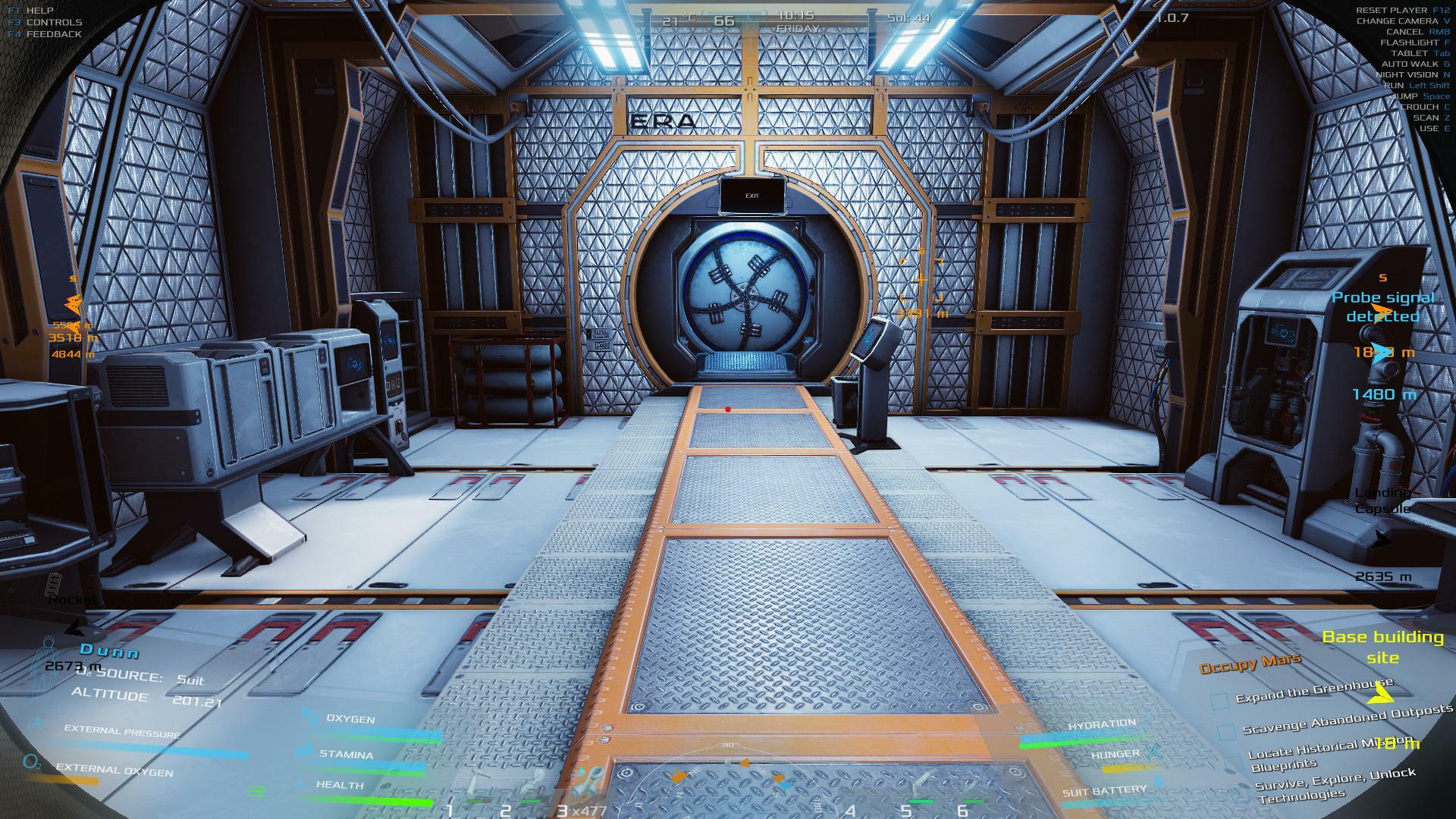This screenshot has height=819, width=1456.
Task: Select the Probe signal detected waypoint
Action: click(x=1382, y=307)
